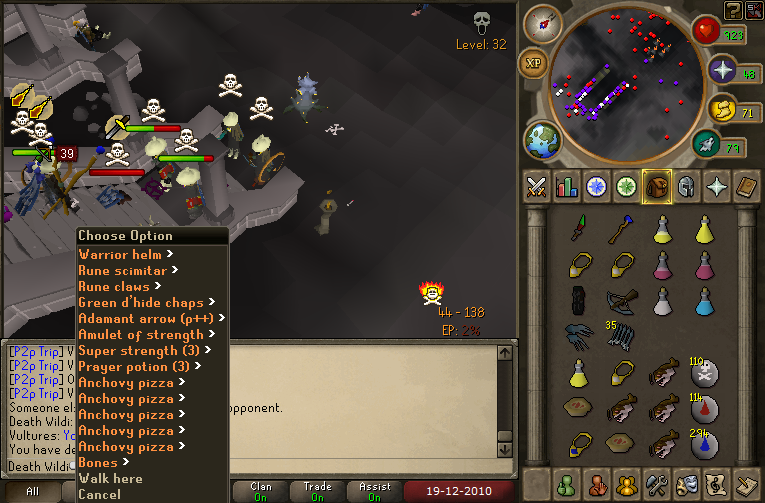Image resolution: width=765 pixels, height=503 pixels.
Task: Open the Skills bar-chart tab
Action: (x=567, y=186)
